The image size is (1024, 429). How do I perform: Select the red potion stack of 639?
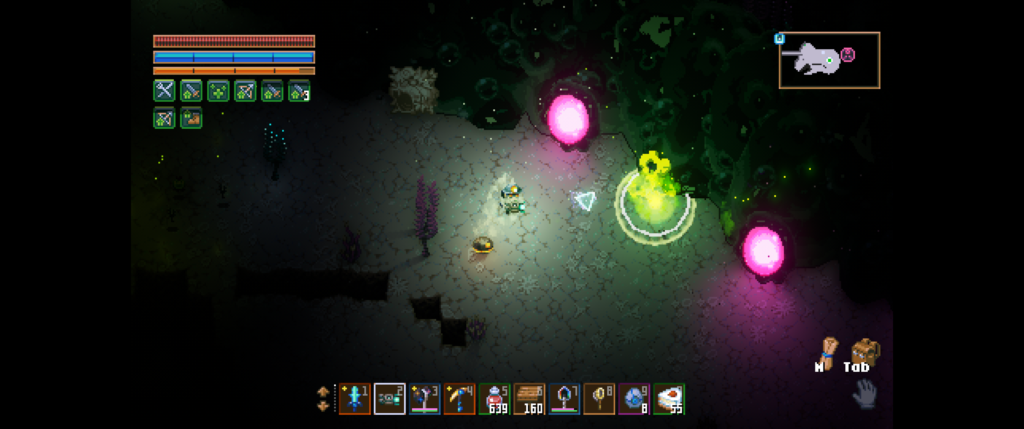(494, 399)
